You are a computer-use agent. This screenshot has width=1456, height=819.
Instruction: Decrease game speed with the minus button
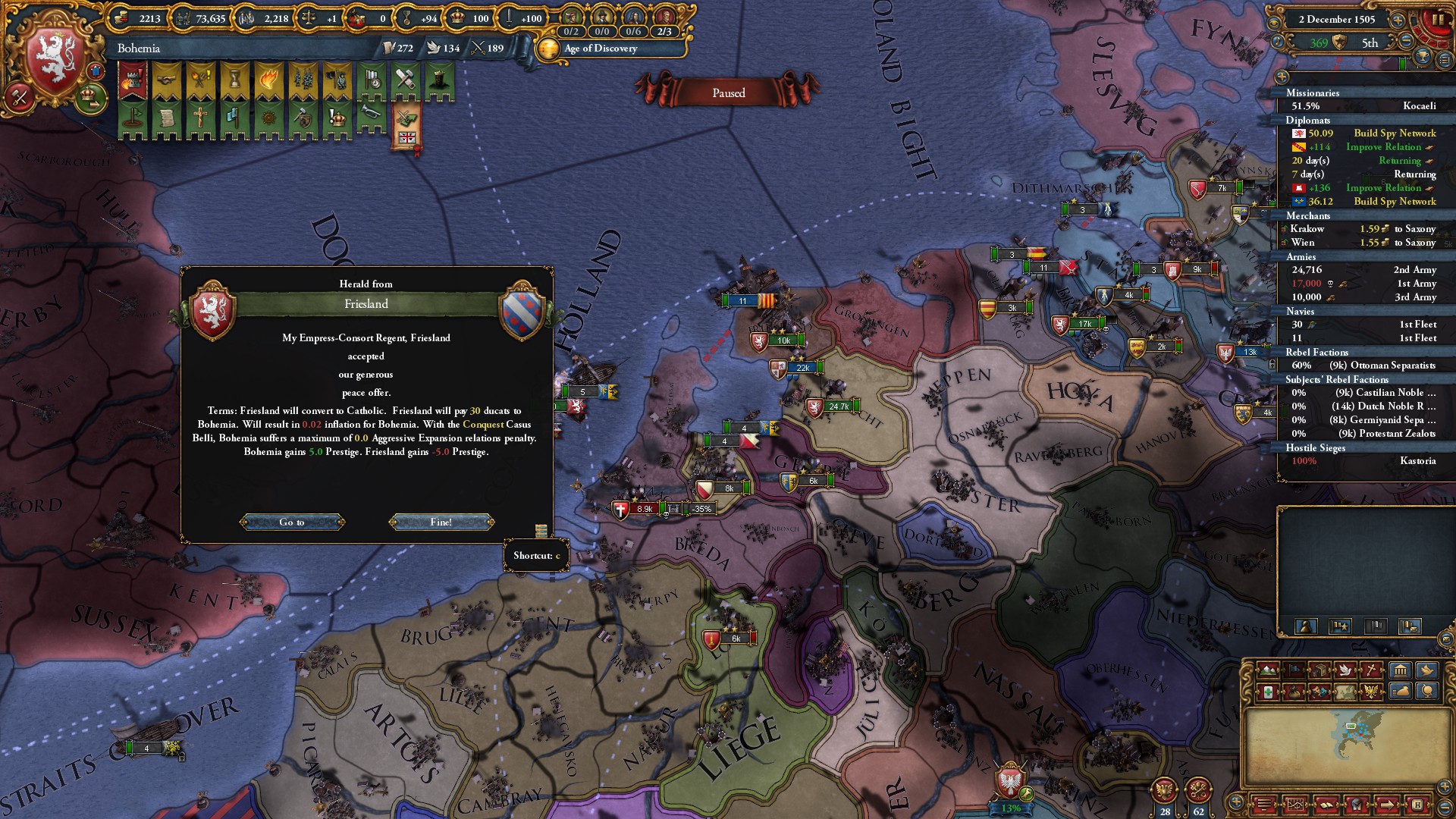[1406, 41]
